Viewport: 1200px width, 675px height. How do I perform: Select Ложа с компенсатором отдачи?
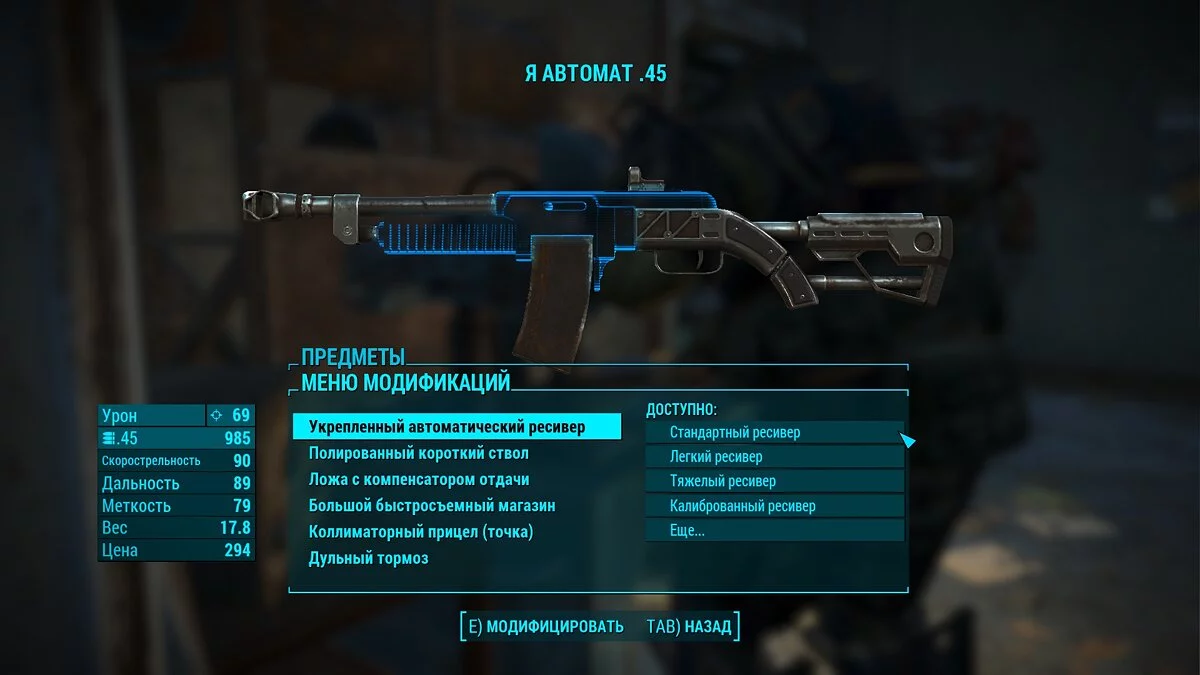point(419,479)
